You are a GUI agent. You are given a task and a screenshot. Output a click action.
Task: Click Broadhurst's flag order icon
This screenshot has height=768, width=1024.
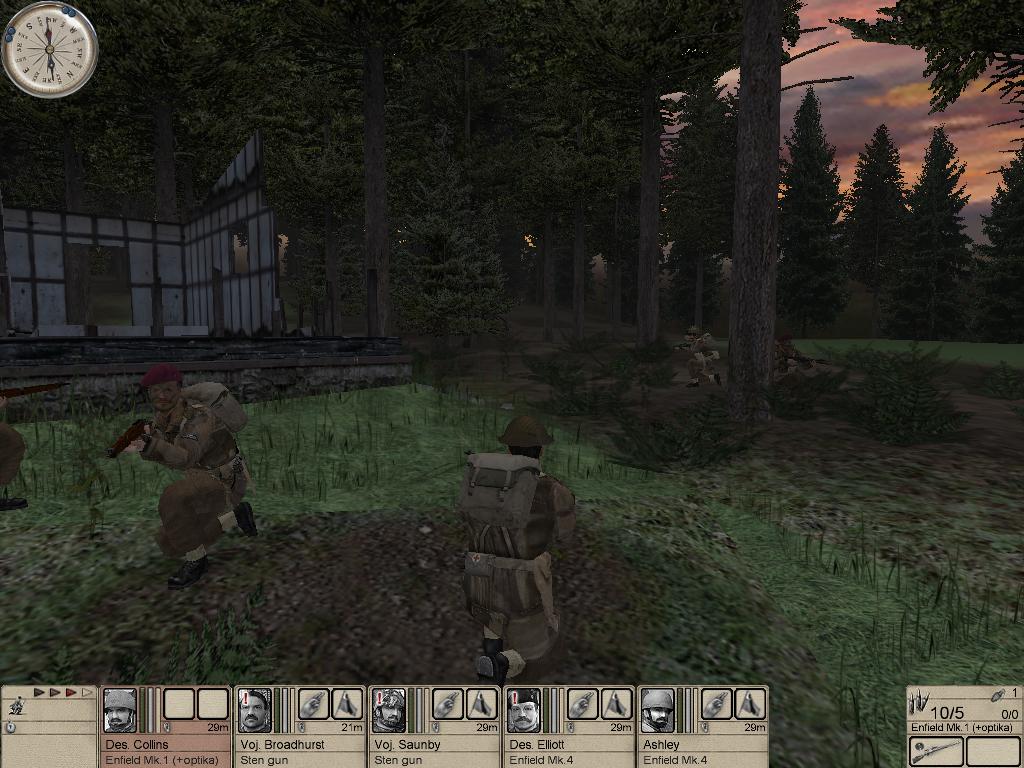point(347,704)
